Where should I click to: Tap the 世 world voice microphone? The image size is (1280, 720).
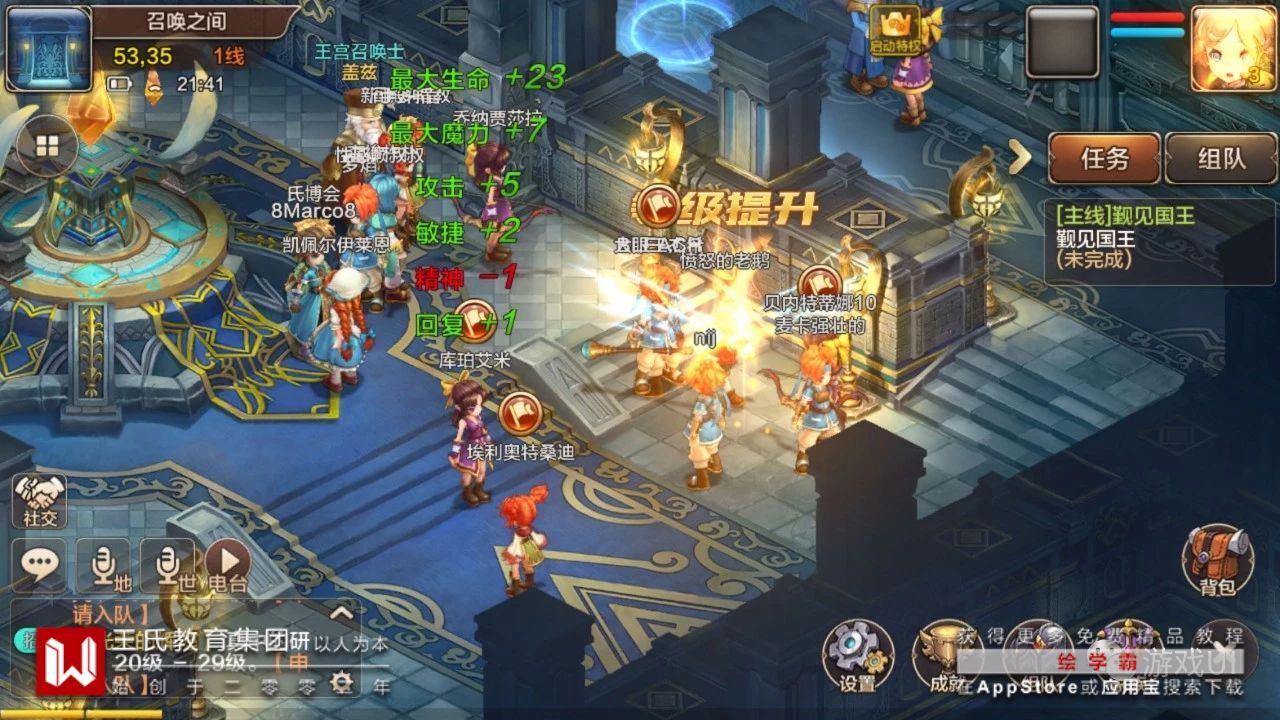pos(167,566)
